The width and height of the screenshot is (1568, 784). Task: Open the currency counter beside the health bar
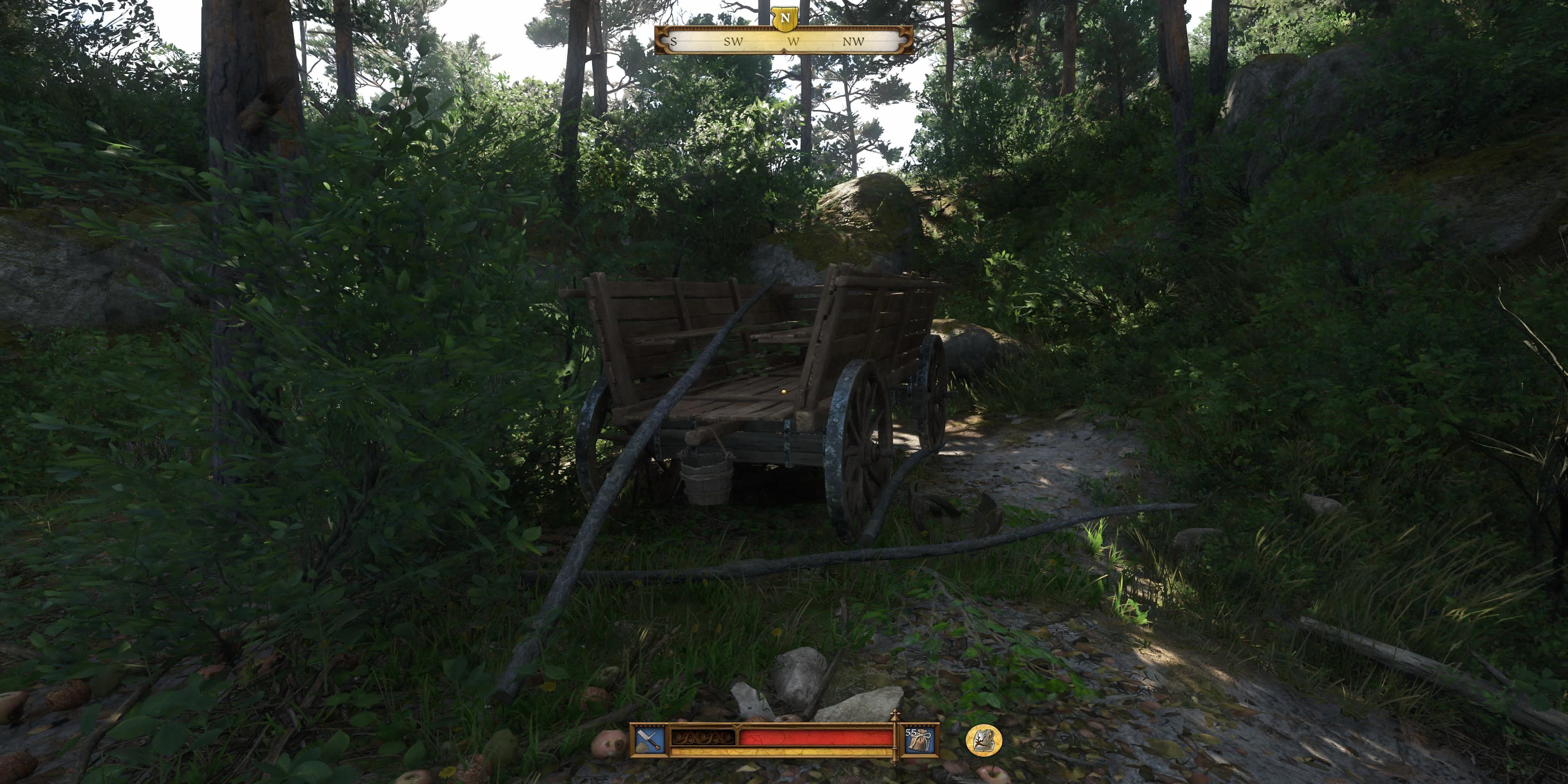pos(920,741)
